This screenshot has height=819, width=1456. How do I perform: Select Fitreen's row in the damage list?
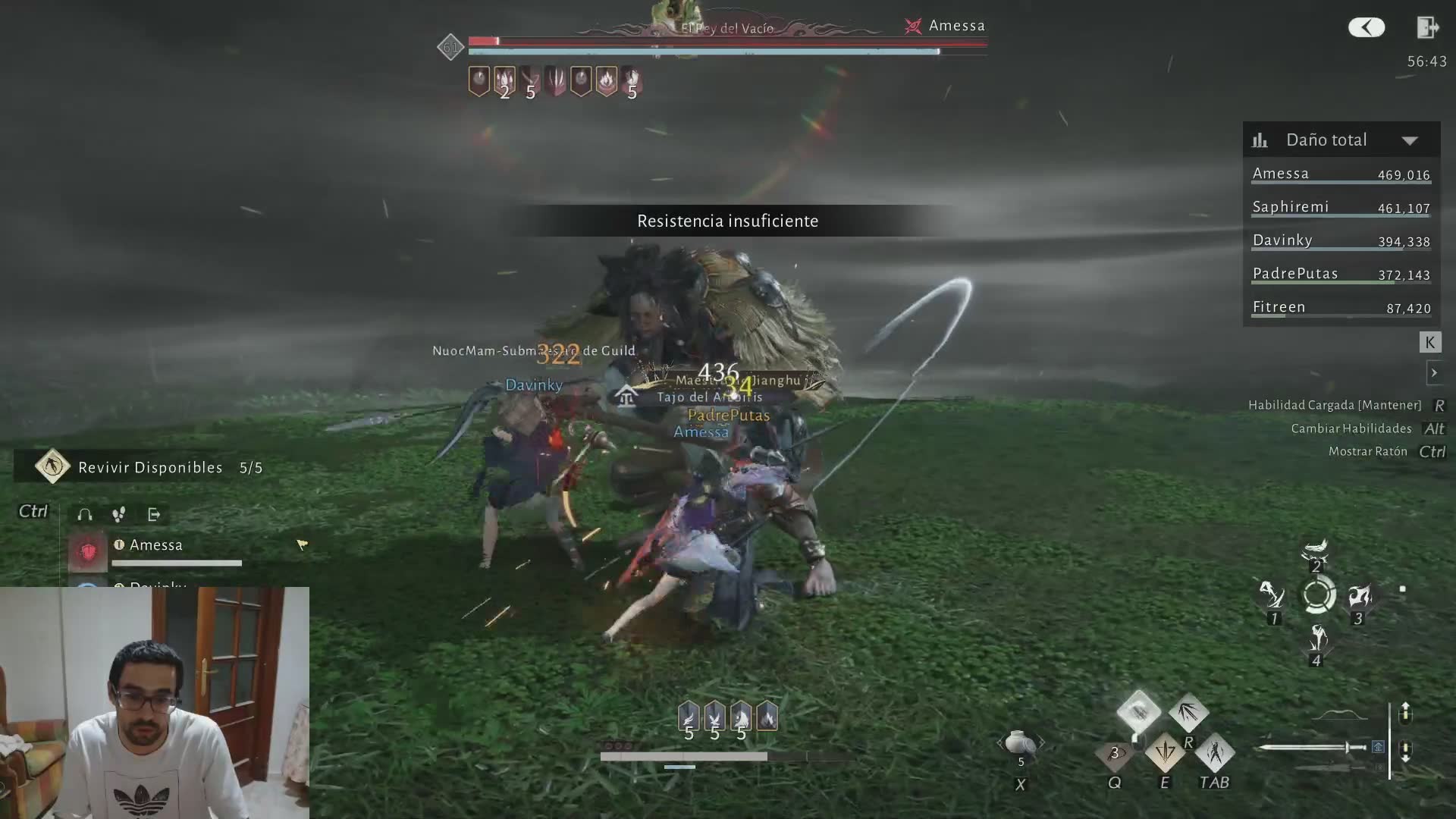pyautogui.click(x=1341, y=307)
